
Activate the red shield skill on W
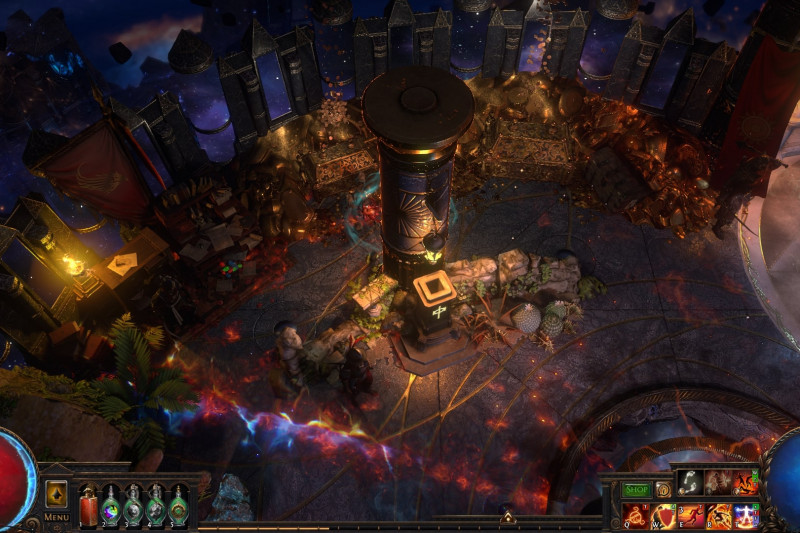pos(664,516)
